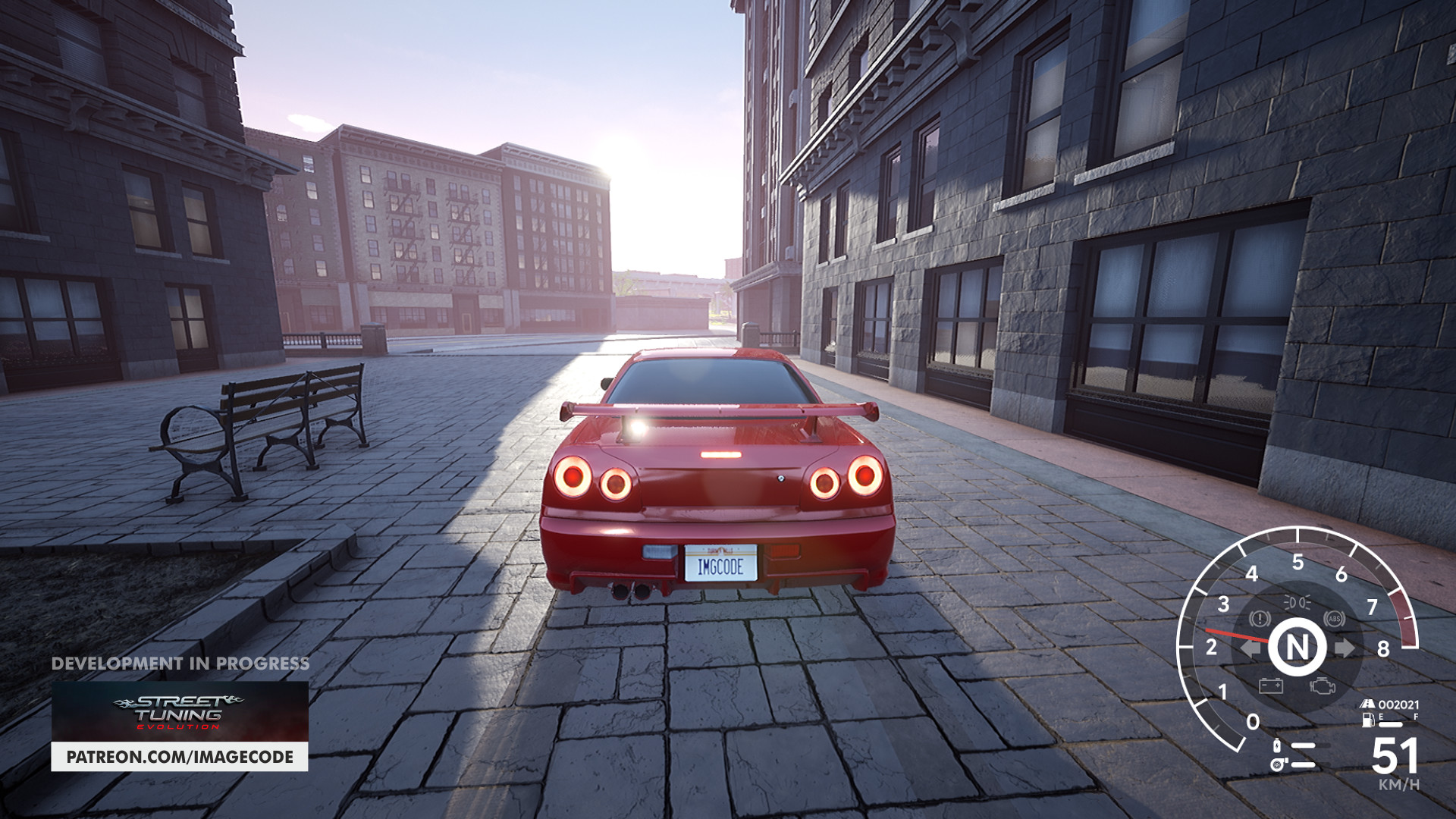Expand the odometer reading 002021

tap(1399, 704)
